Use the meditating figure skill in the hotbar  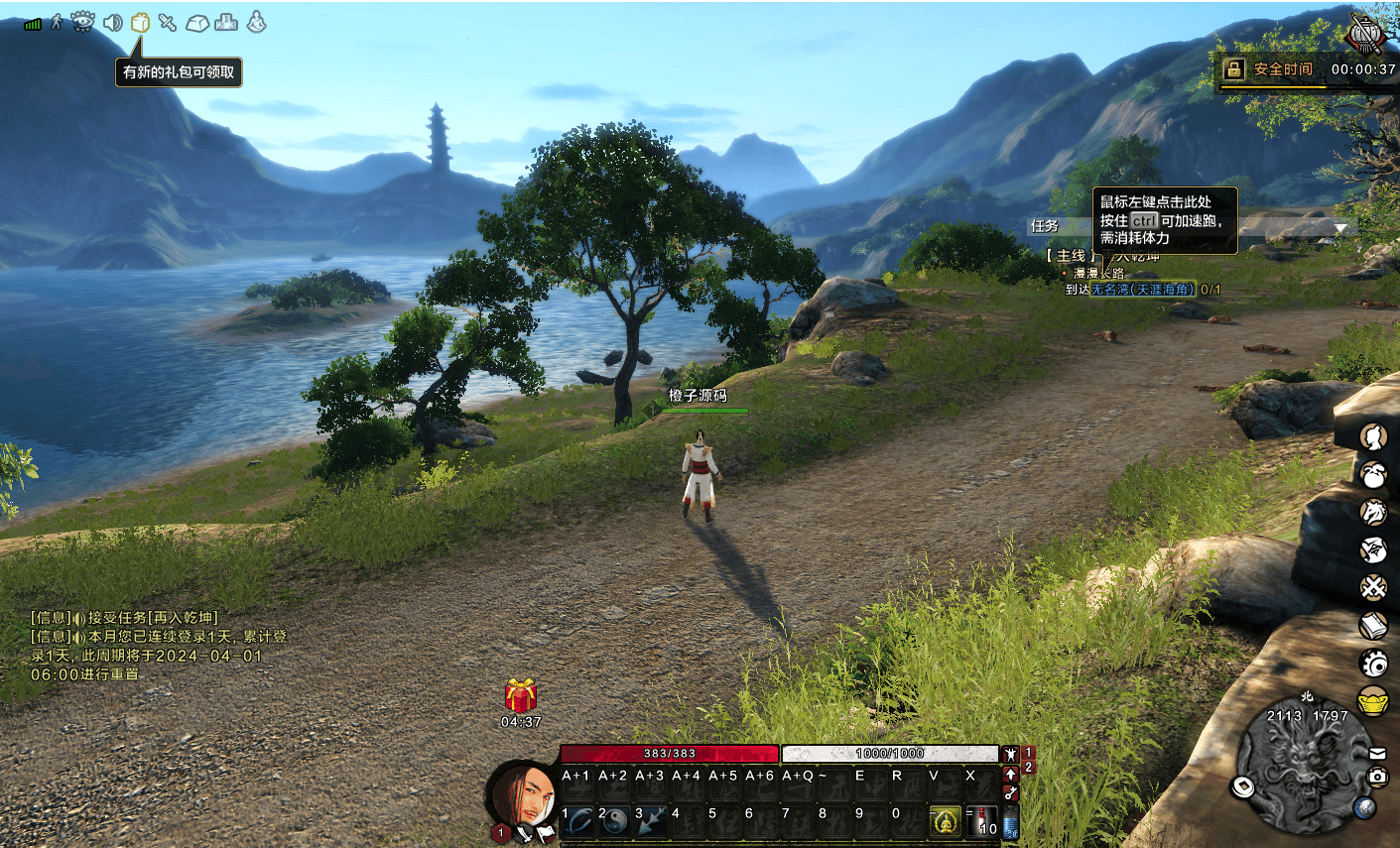945,821
